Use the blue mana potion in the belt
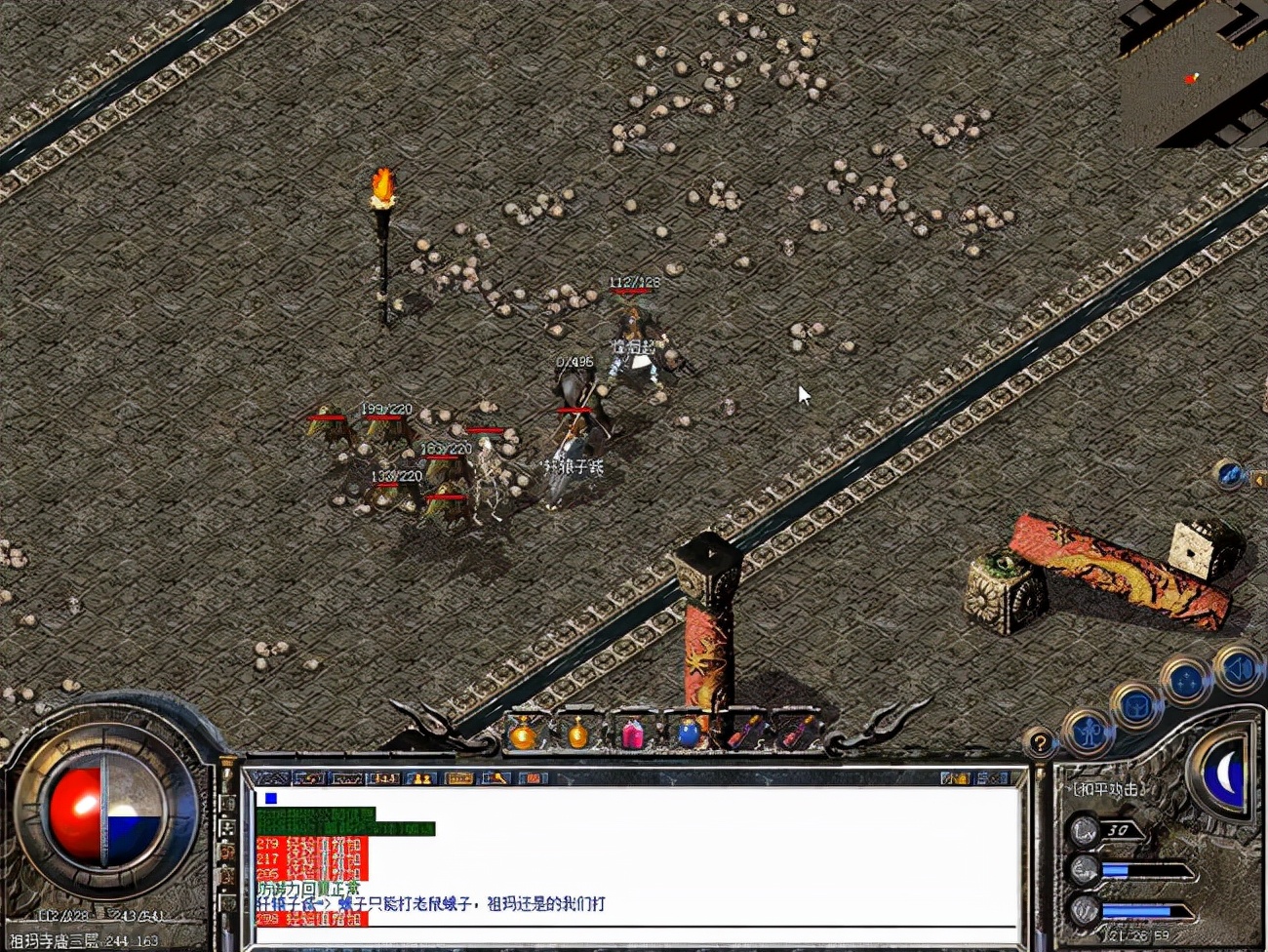 pyautogui.click(x=689, y=733)
